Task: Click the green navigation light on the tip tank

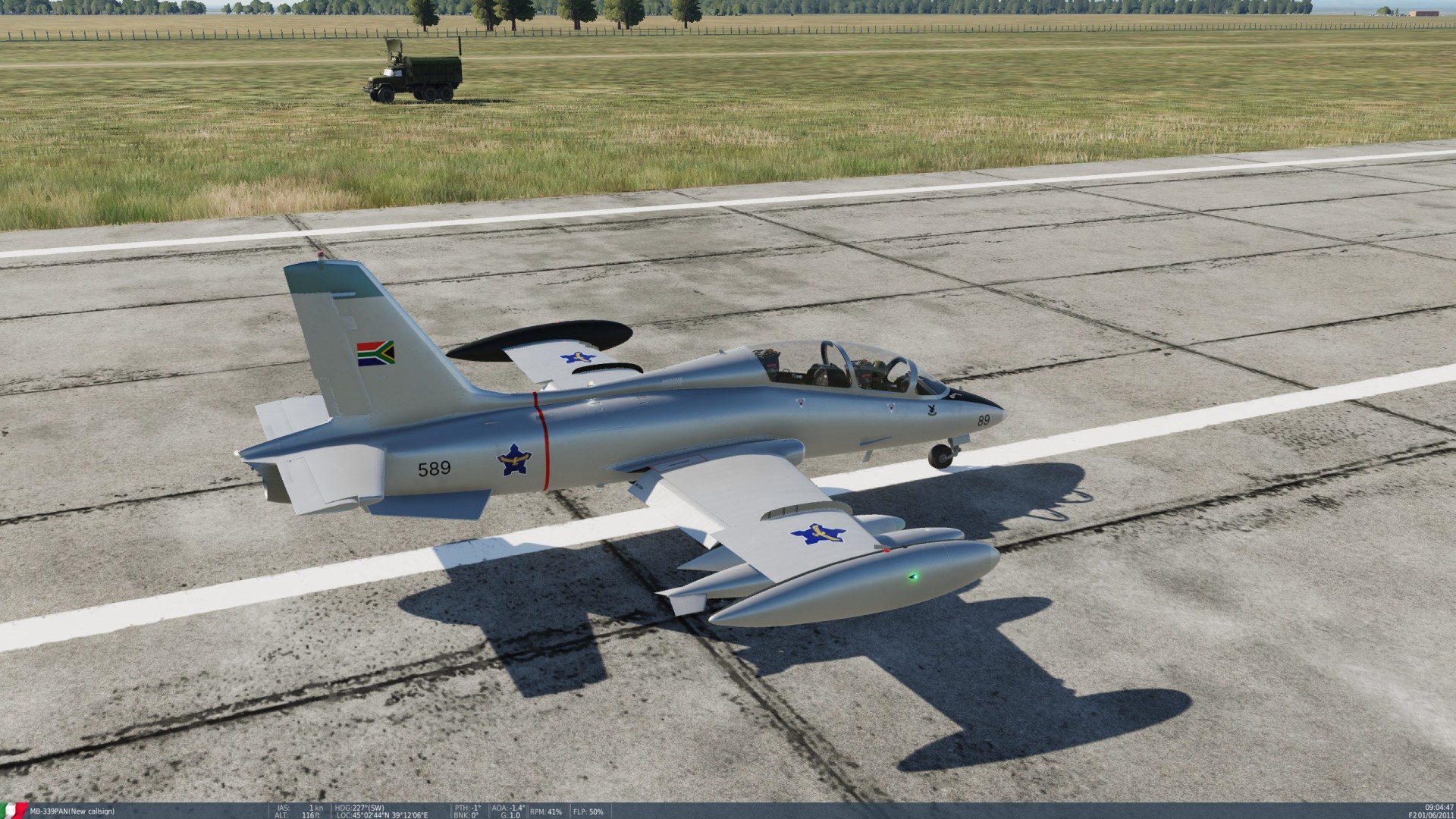Action: click(x=915, y=576)
